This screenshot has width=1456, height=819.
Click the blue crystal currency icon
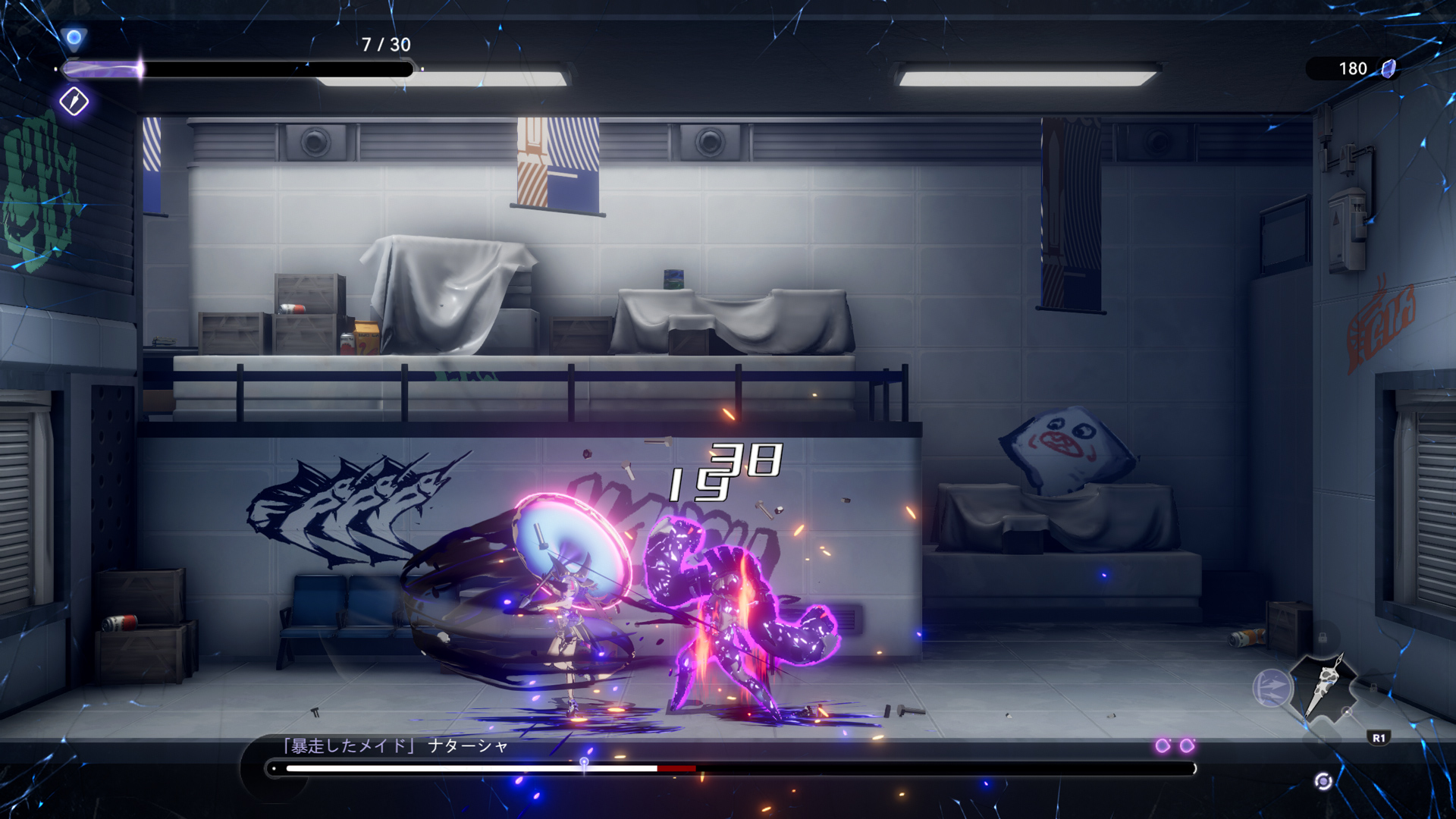pyautogui.click(x=1389, y=69)
